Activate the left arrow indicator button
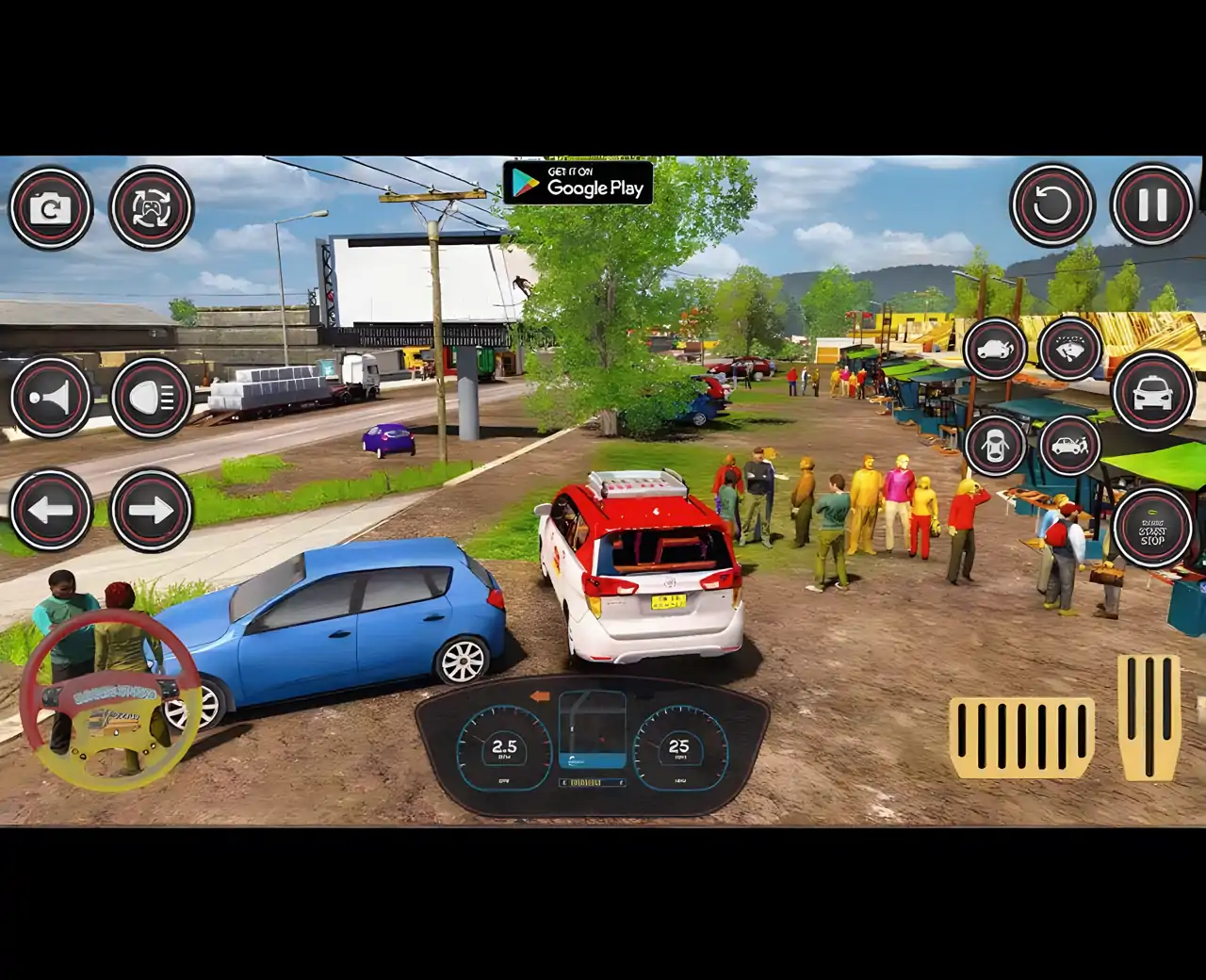 pos(51,510)
